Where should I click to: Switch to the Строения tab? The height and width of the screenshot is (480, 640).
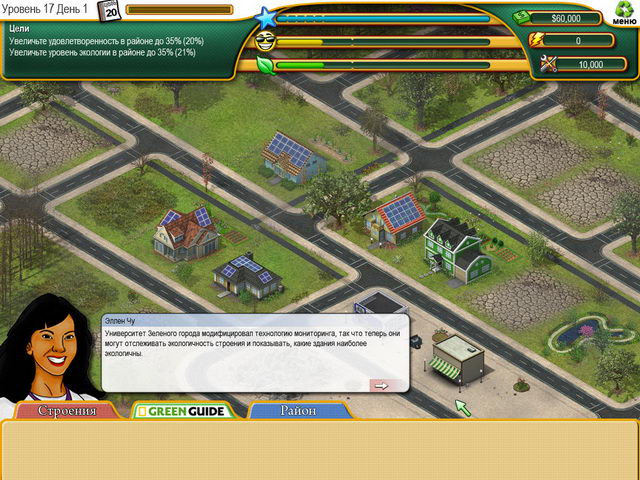pyautogui.click(x=67, y=411)
